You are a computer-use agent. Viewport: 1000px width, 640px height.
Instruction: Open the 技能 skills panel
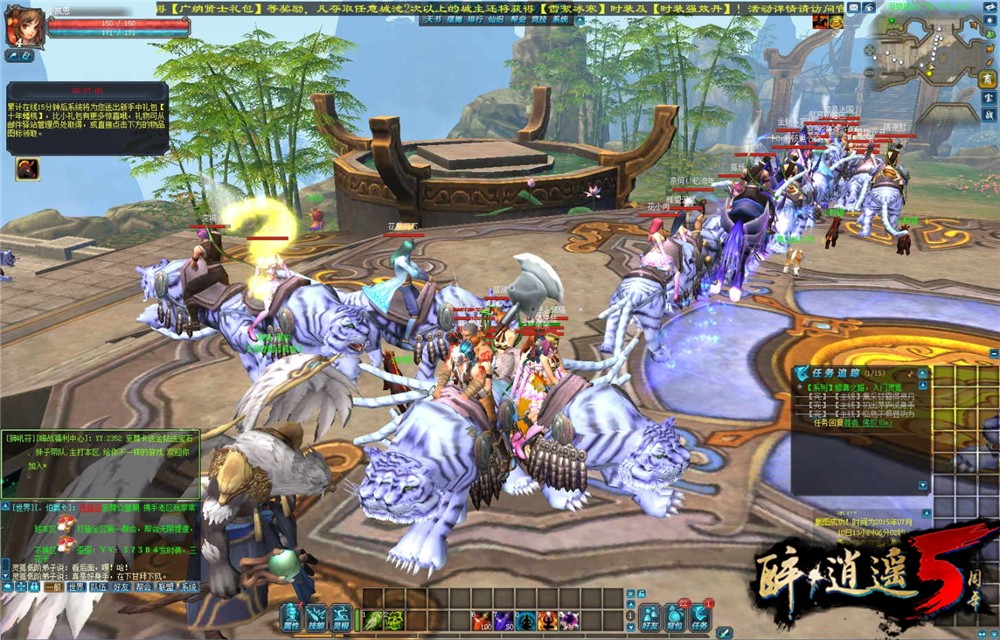tap(316, 617)
